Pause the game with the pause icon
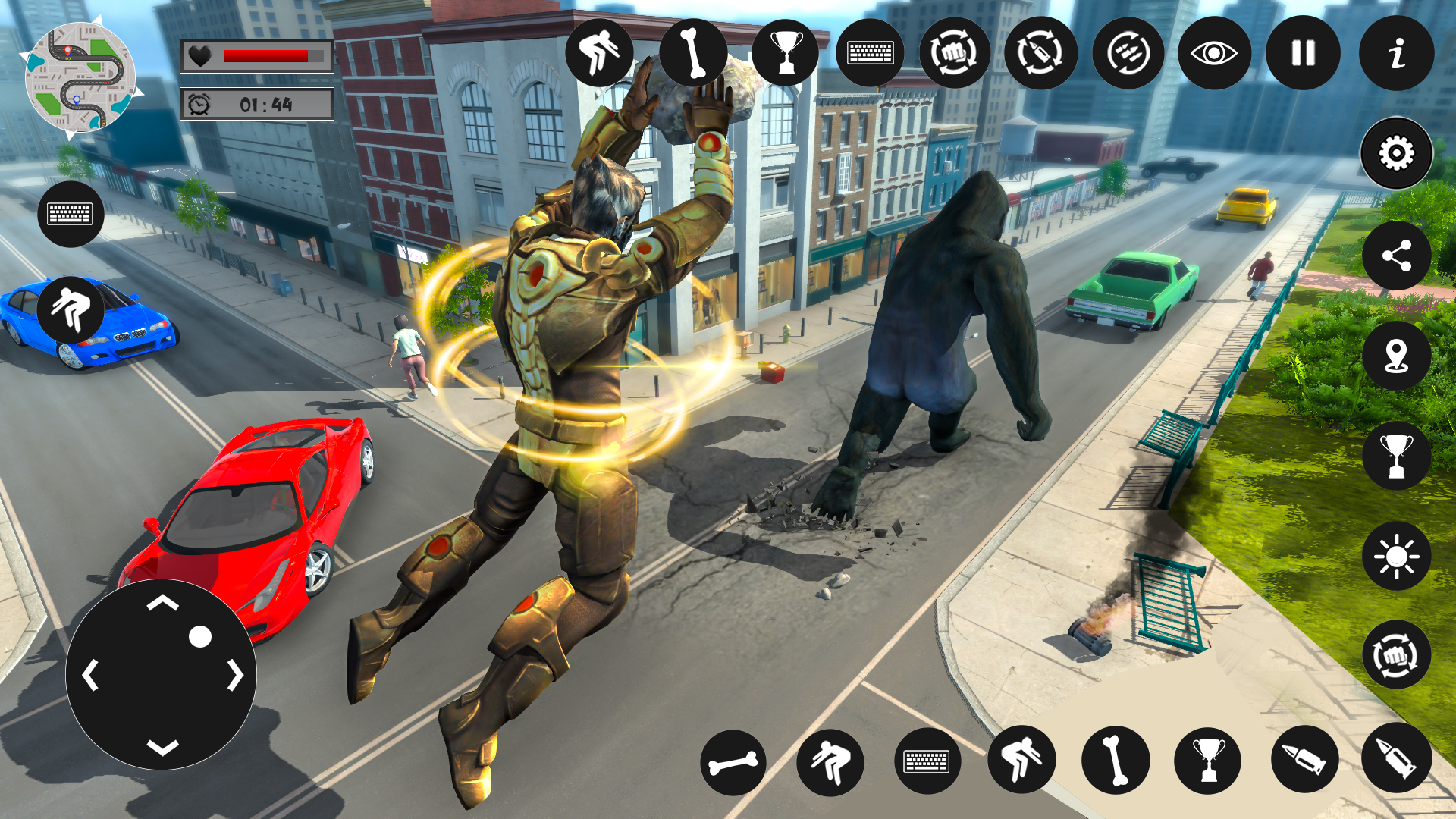The height and width of the screenshot is (819, 1456). point(1303,53)
